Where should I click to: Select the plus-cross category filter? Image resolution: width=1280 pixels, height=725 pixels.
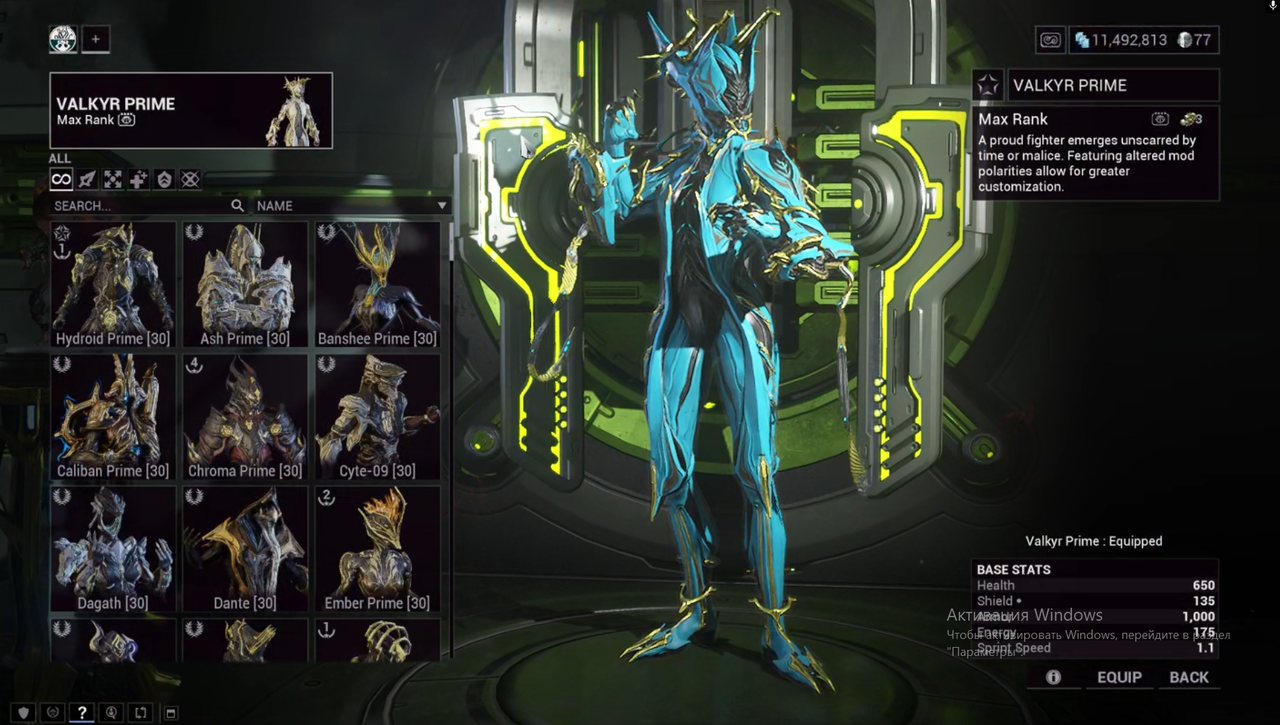pos(139,180)
